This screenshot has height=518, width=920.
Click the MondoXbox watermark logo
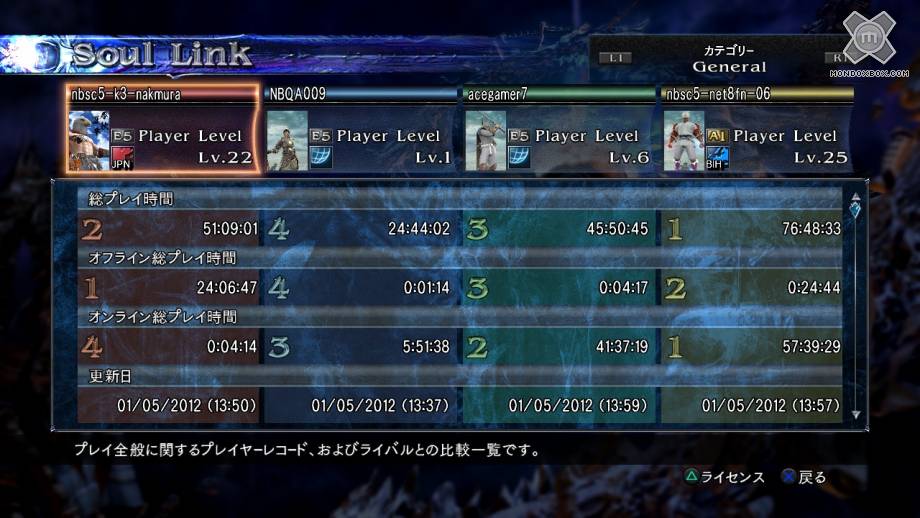point(868,44)
